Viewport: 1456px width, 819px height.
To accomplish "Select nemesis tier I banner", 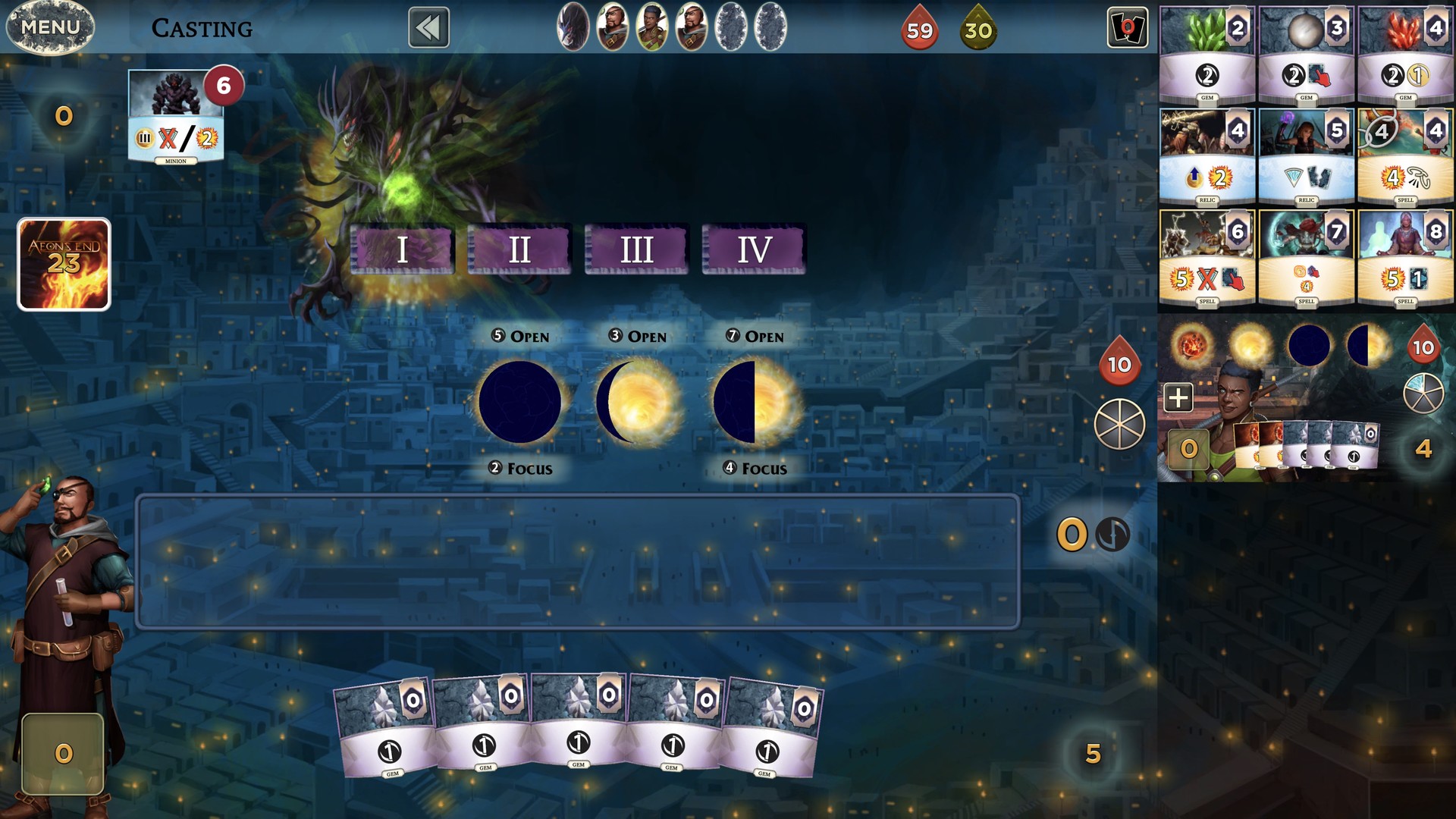I will point(402,249).
